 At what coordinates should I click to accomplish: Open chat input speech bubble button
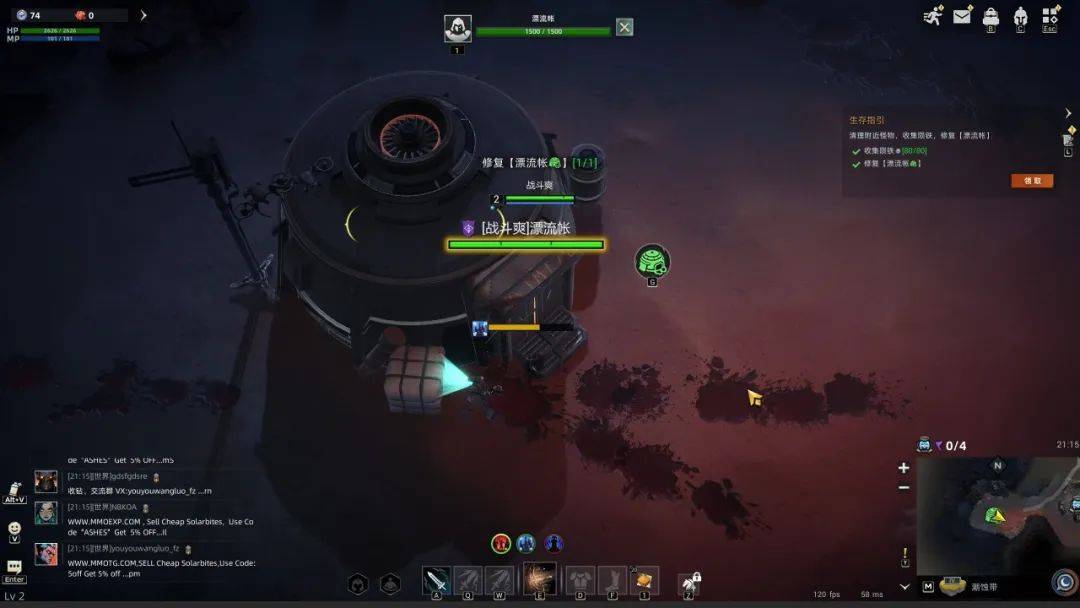[14, 567]
